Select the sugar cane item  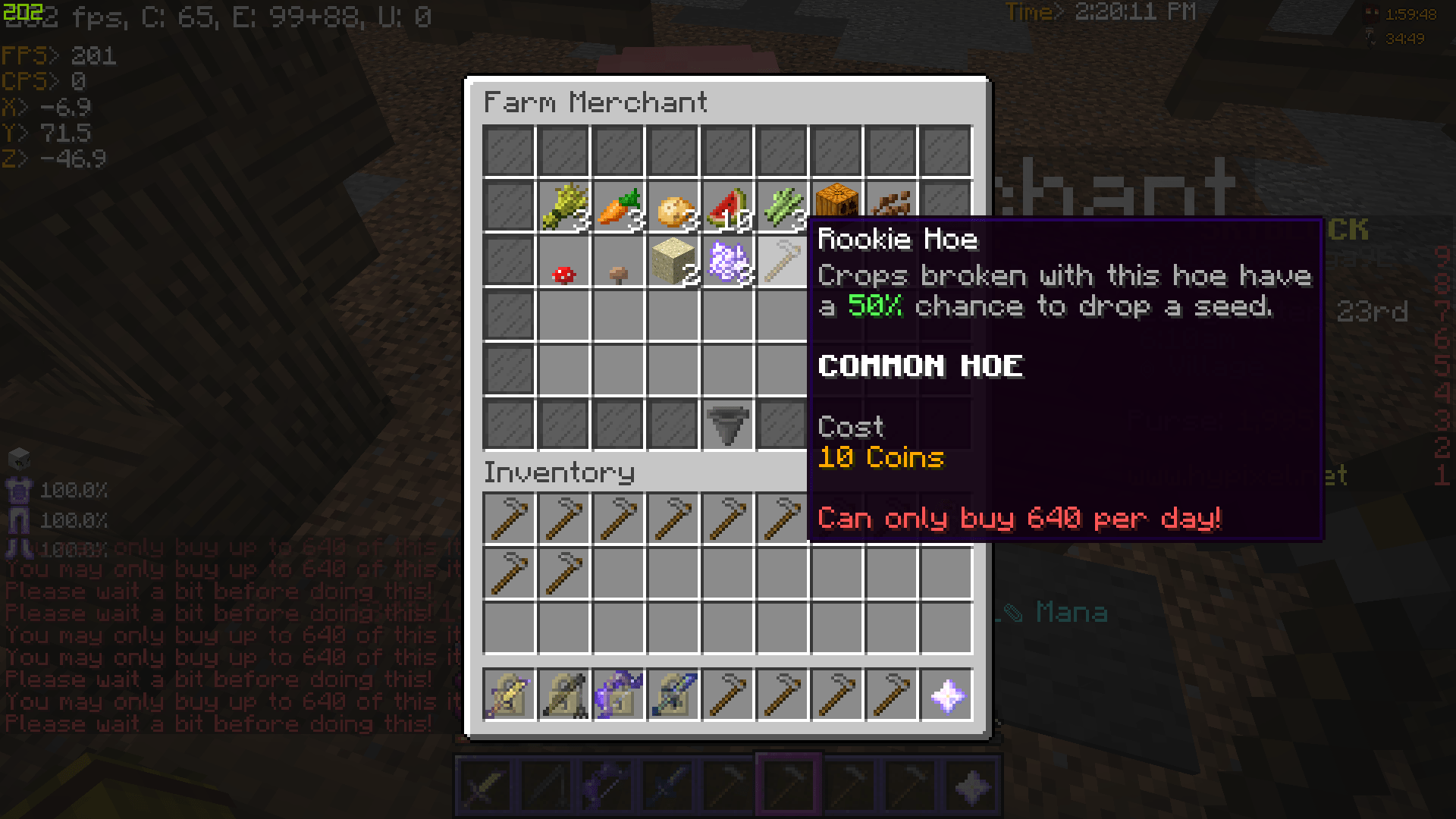click(x=783, y=205)
